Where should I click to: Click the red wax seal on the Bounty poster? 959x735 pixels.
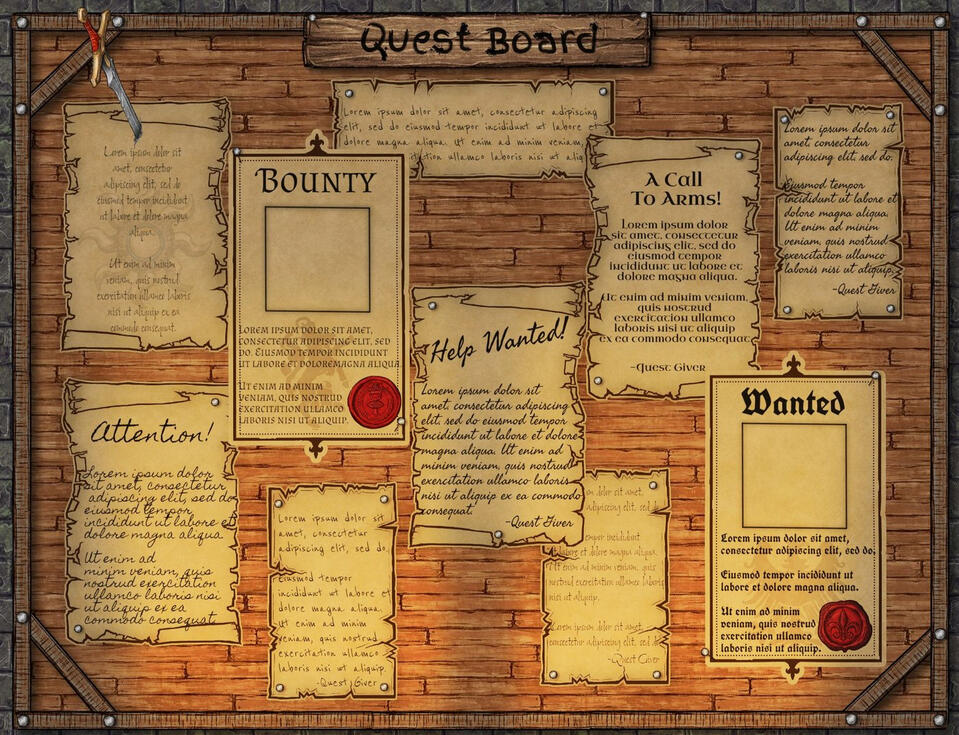click(x=376, y=402)
